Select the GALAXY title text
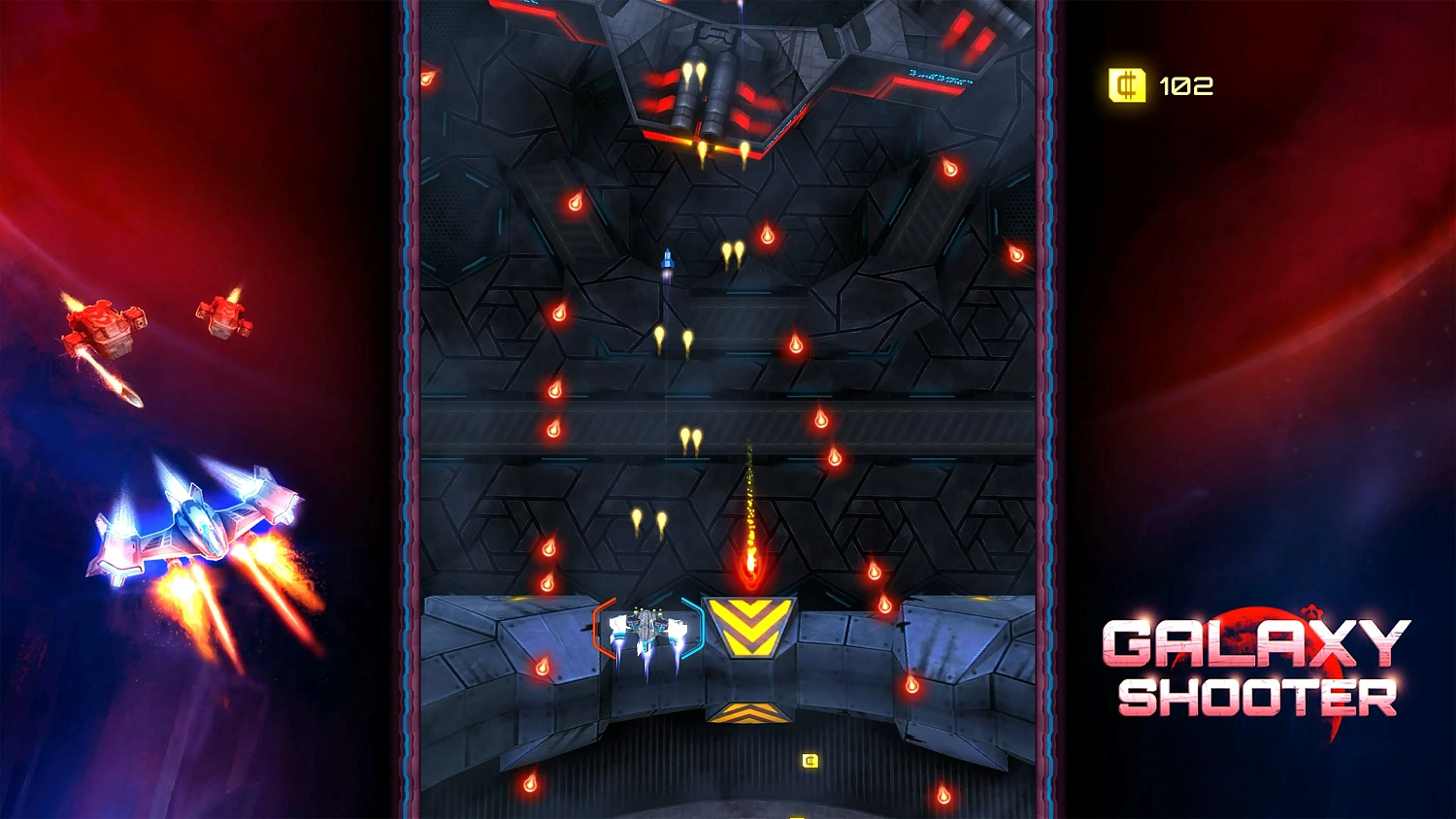The width and height of the screenshot is (1456, 819). click(x=1257, y=642)
